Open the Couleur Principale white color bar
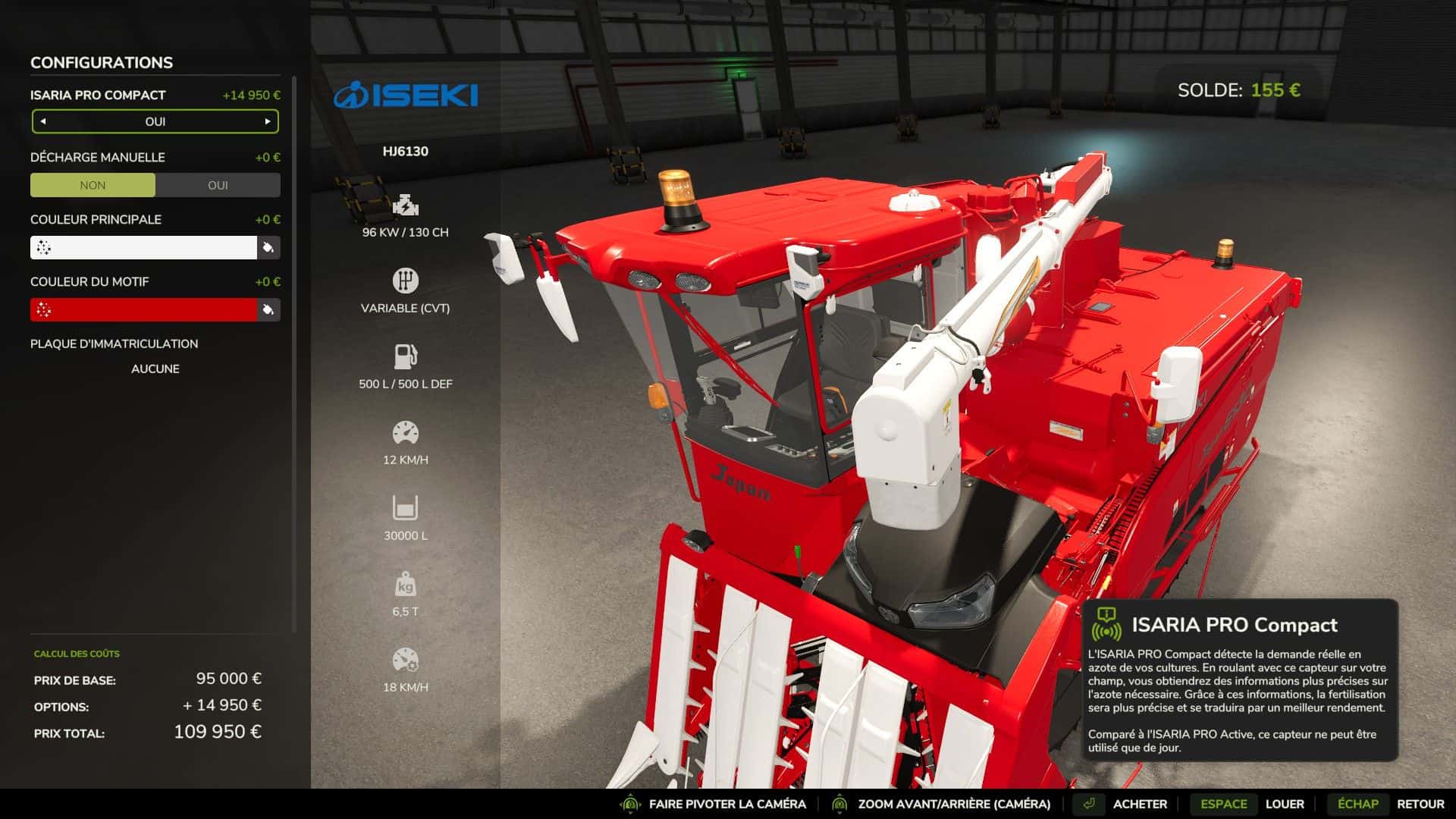Viewport: 1456px width, 819px height. pos(144,247)
